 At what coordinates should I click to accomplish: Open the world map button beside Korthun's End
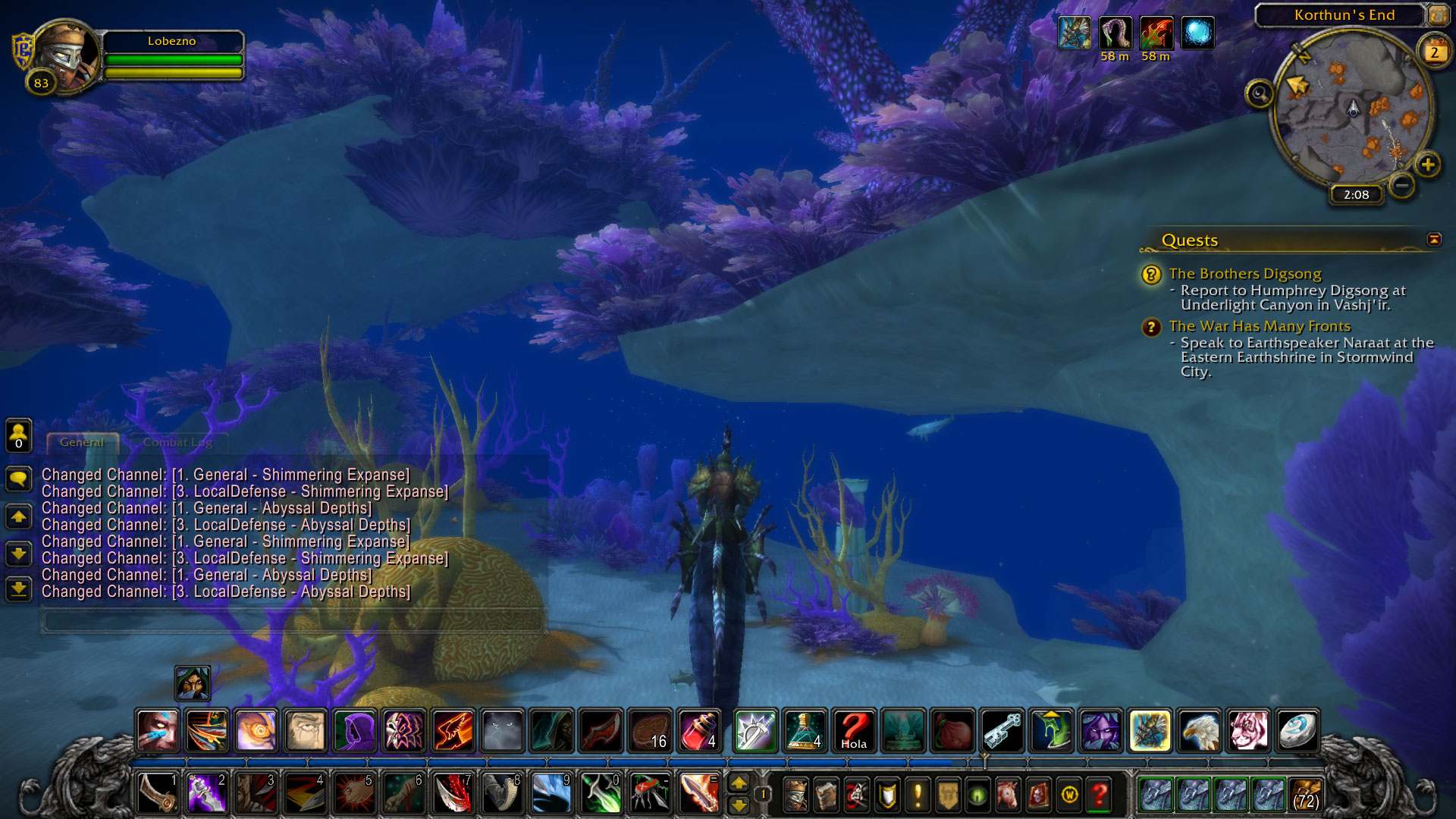(x=1438, y=14)
